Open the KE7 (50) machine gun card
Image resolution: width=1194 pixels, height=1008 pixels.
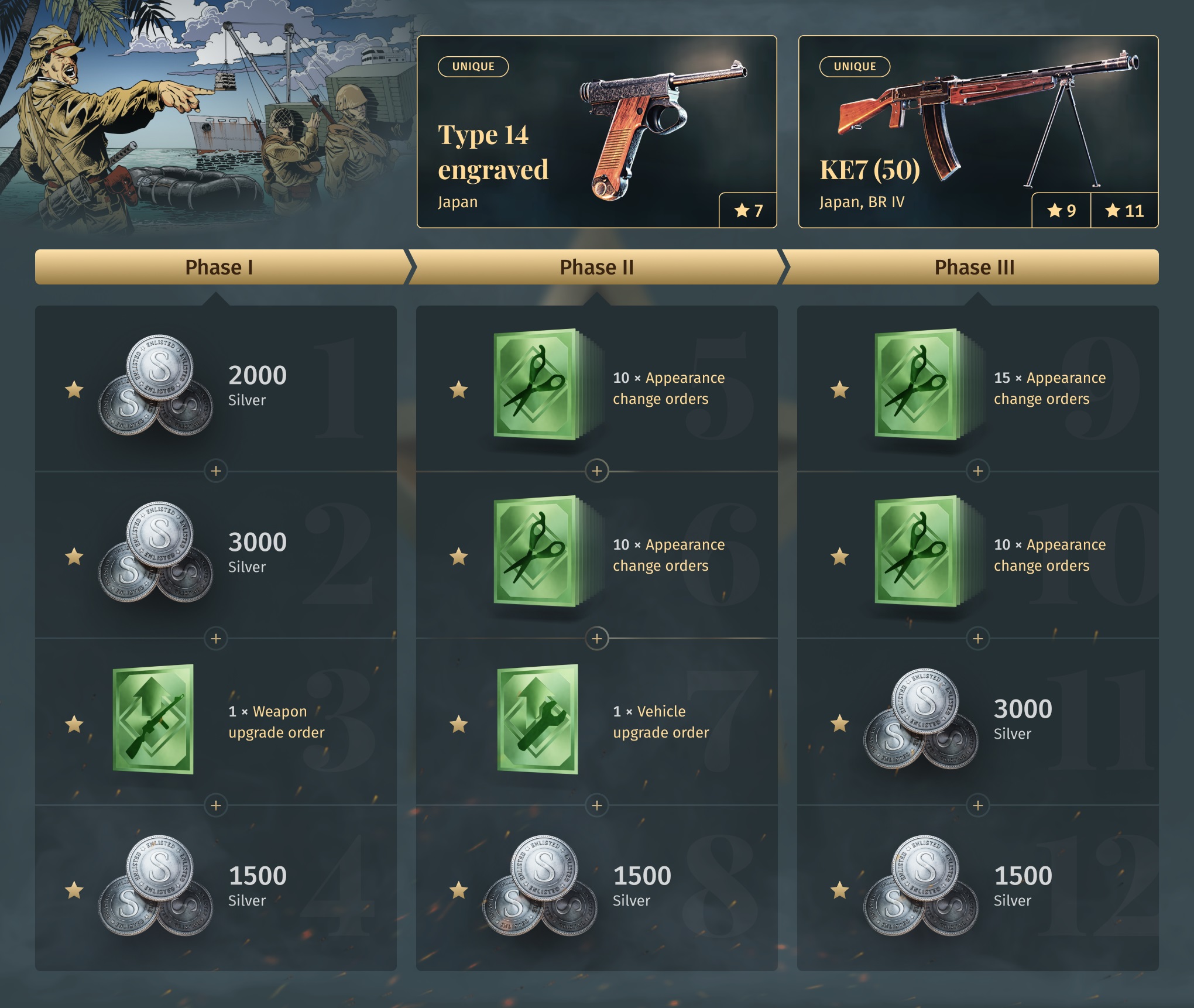click(977, 132)
